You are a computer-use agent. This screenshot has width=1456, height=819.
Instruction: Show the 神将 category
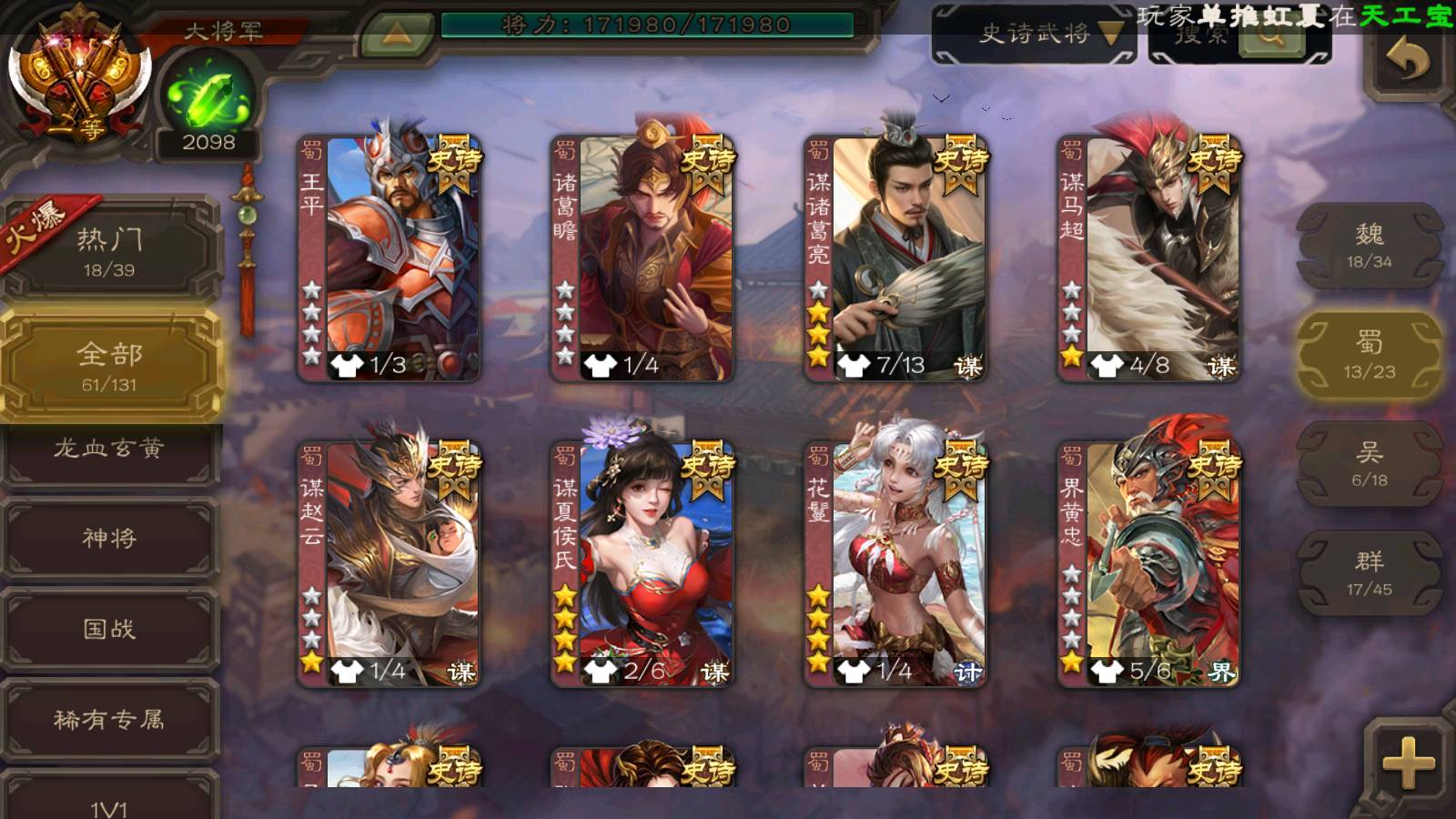109,539
